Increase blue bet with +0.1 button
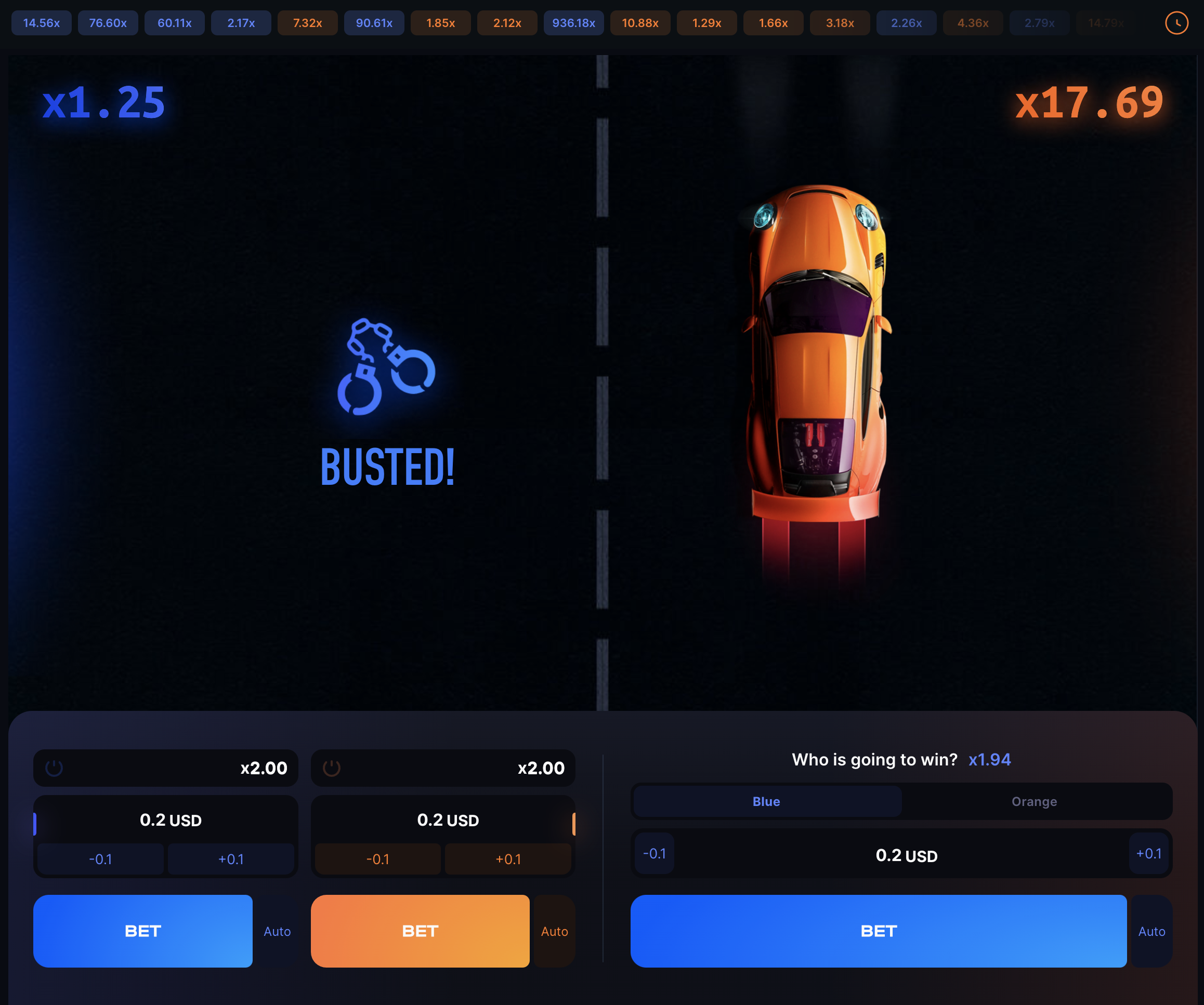Viewport: 1204px width, 1005px height. pos(230,859)
